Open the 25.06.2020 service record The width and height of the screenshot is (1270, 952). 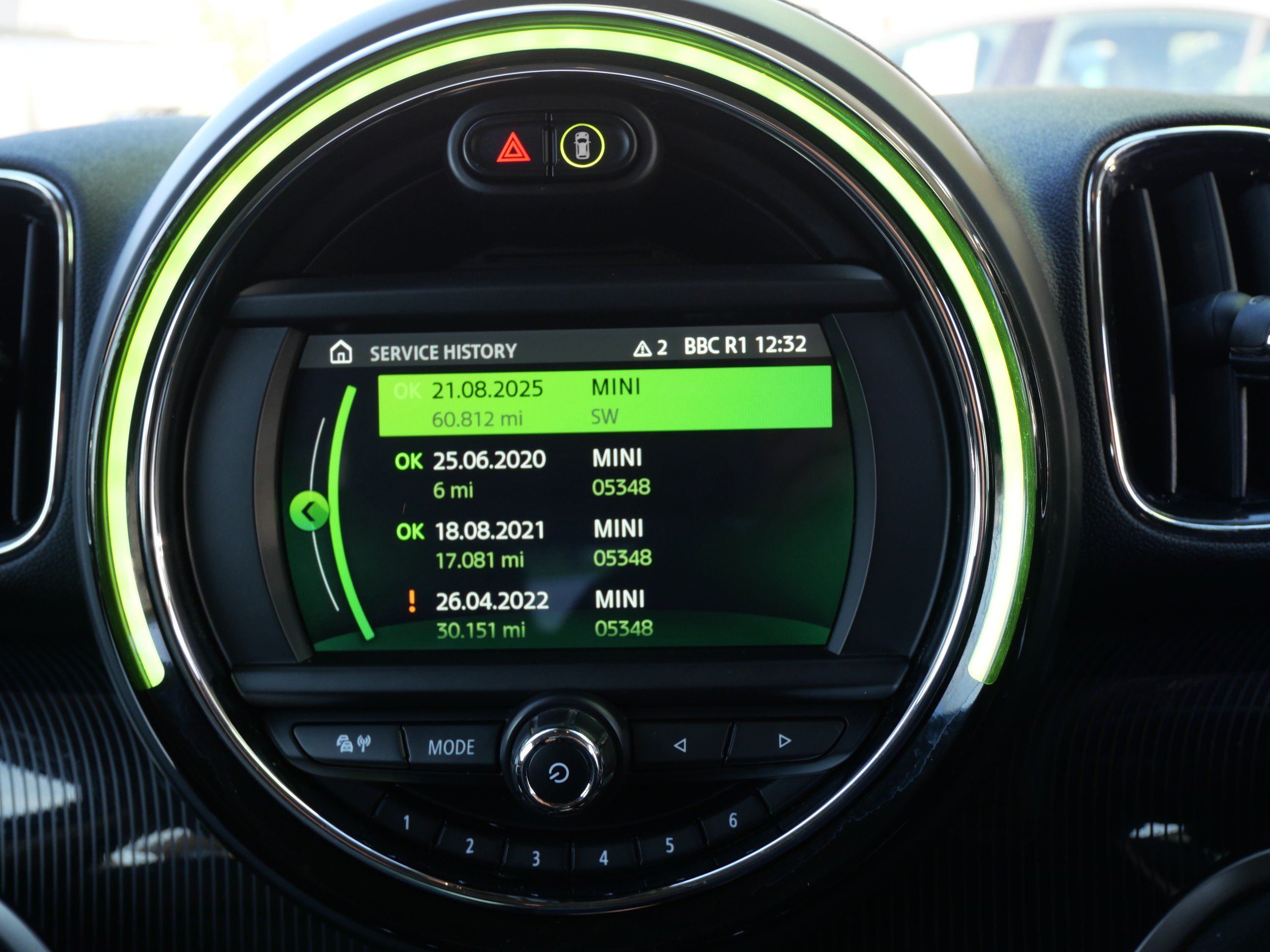pos(521,473)
